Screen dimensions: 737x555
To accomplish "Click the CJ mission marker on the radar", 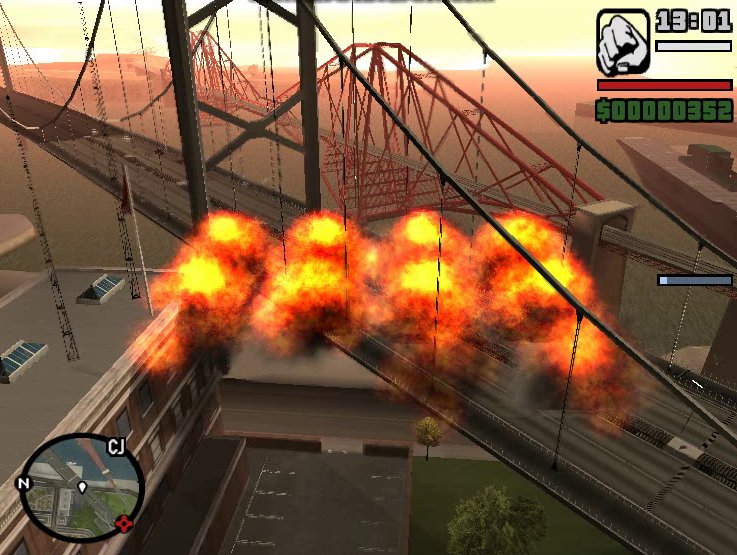I will 117,447.
